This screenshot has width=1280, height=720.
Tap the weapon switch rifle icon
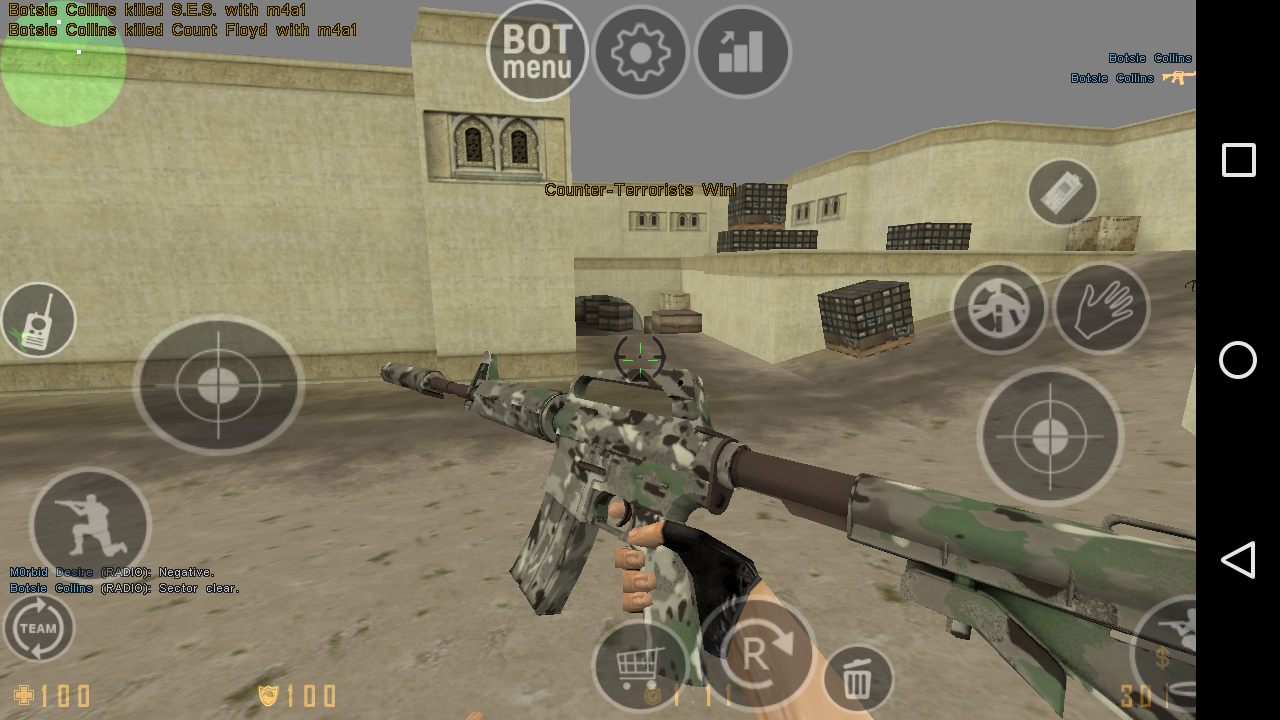pos(998,308)
